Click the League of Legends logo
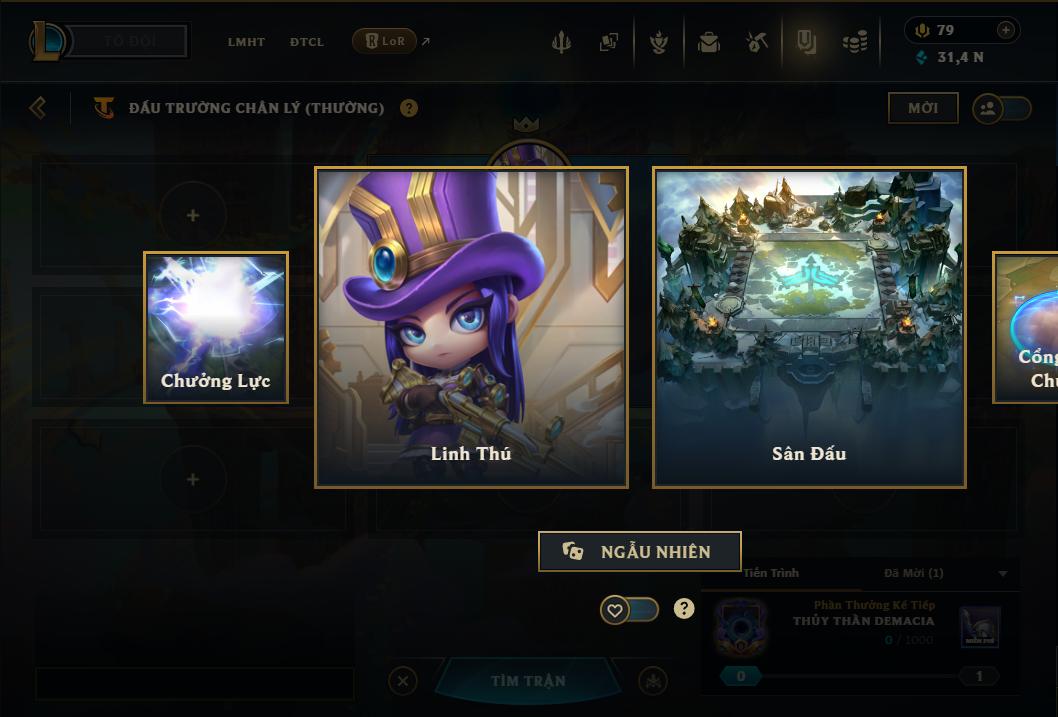This screenshot has width=1058, height=717. point(47,41)
